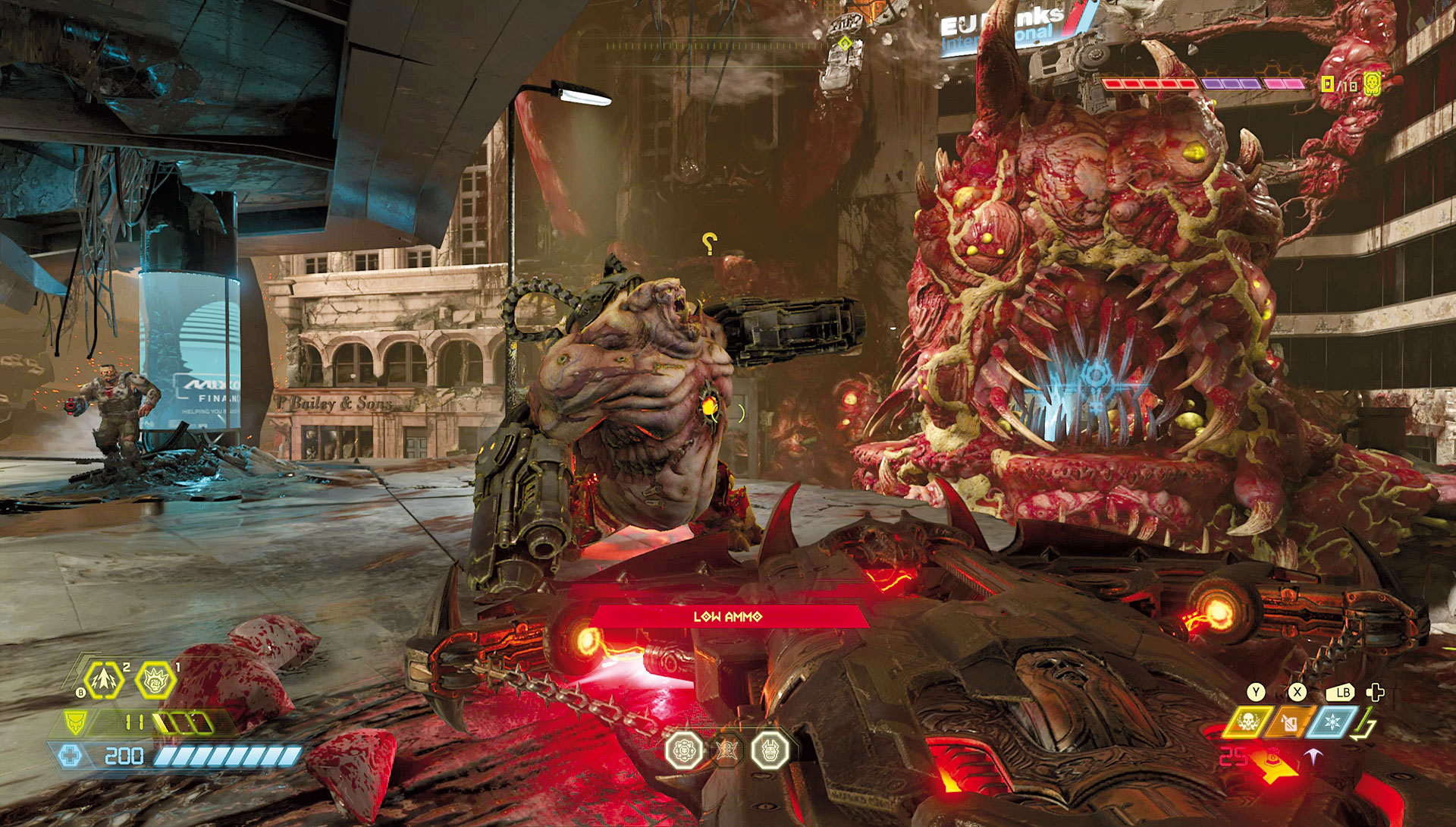Screen dimensions: 1456x827
Task: Select the leftmost octagonal rune icon
Action: coord(683,750)
